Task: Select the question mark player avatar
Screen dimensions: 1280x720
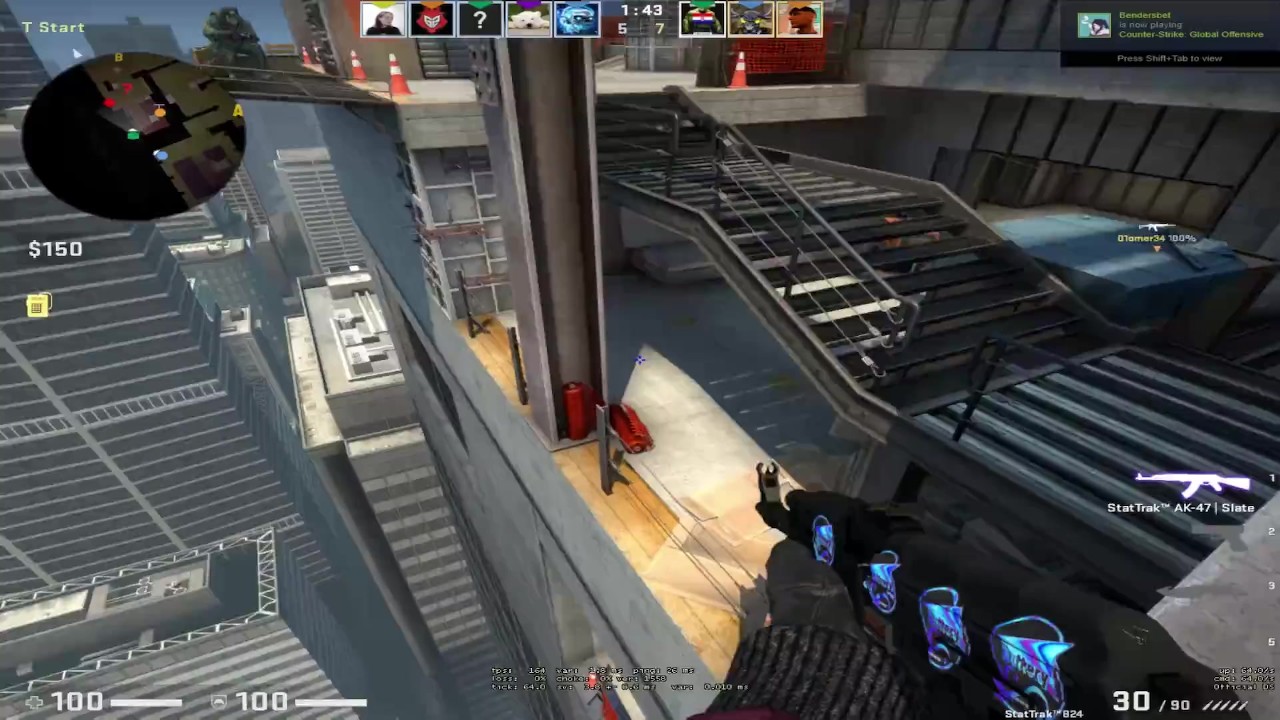Action: tap(480, 19)
